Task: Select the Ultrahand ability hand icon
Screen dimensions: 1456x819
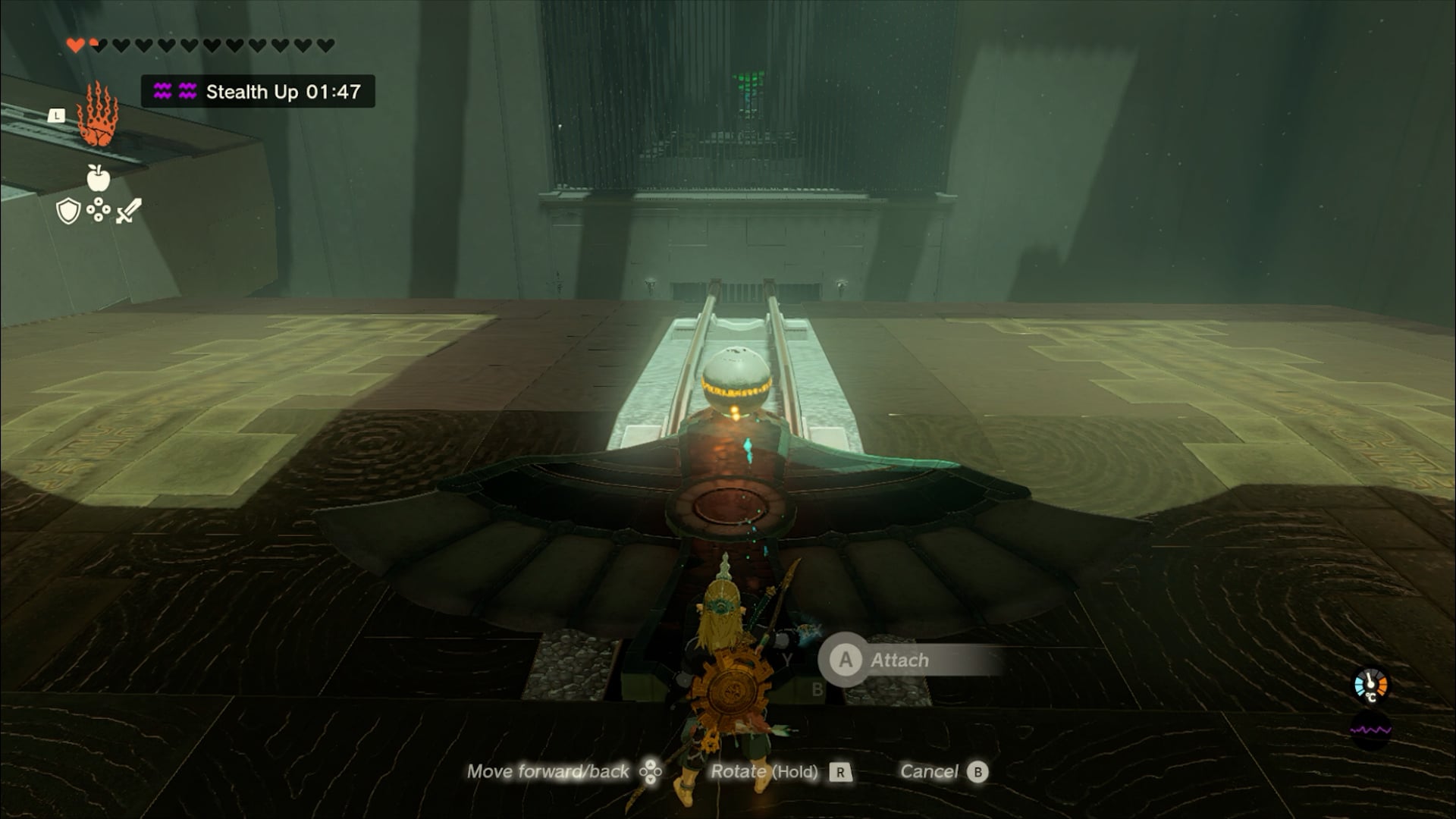Action: [97, 116]
